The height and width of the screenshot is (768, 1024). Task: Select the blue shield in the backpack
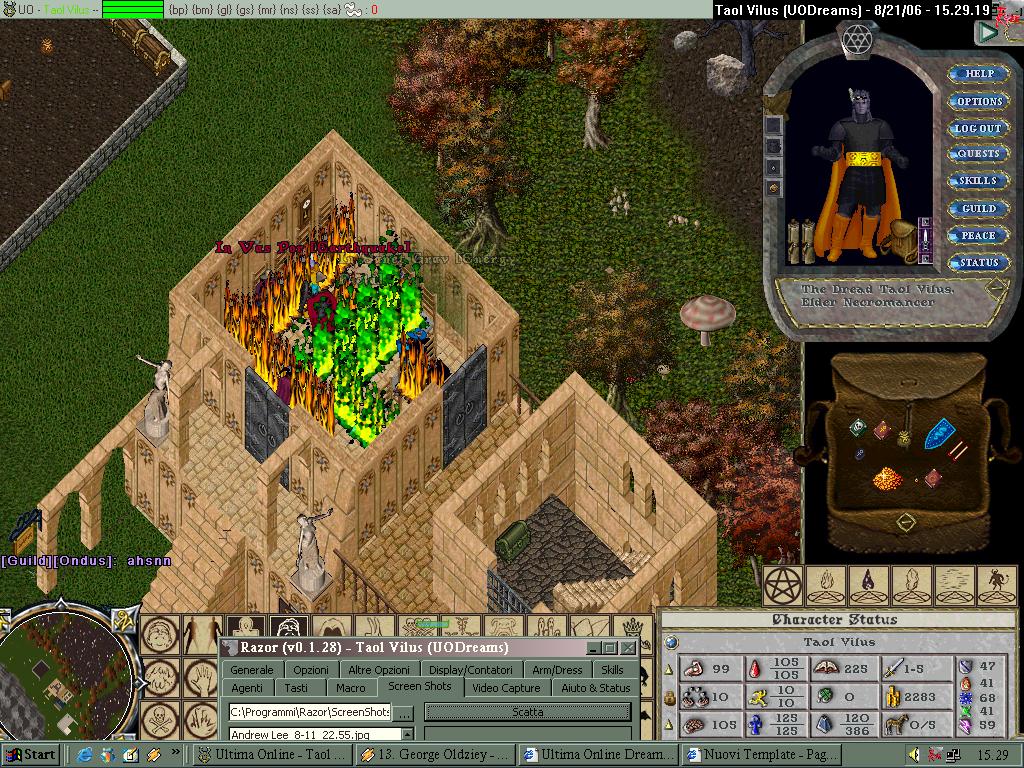[939, 434]
